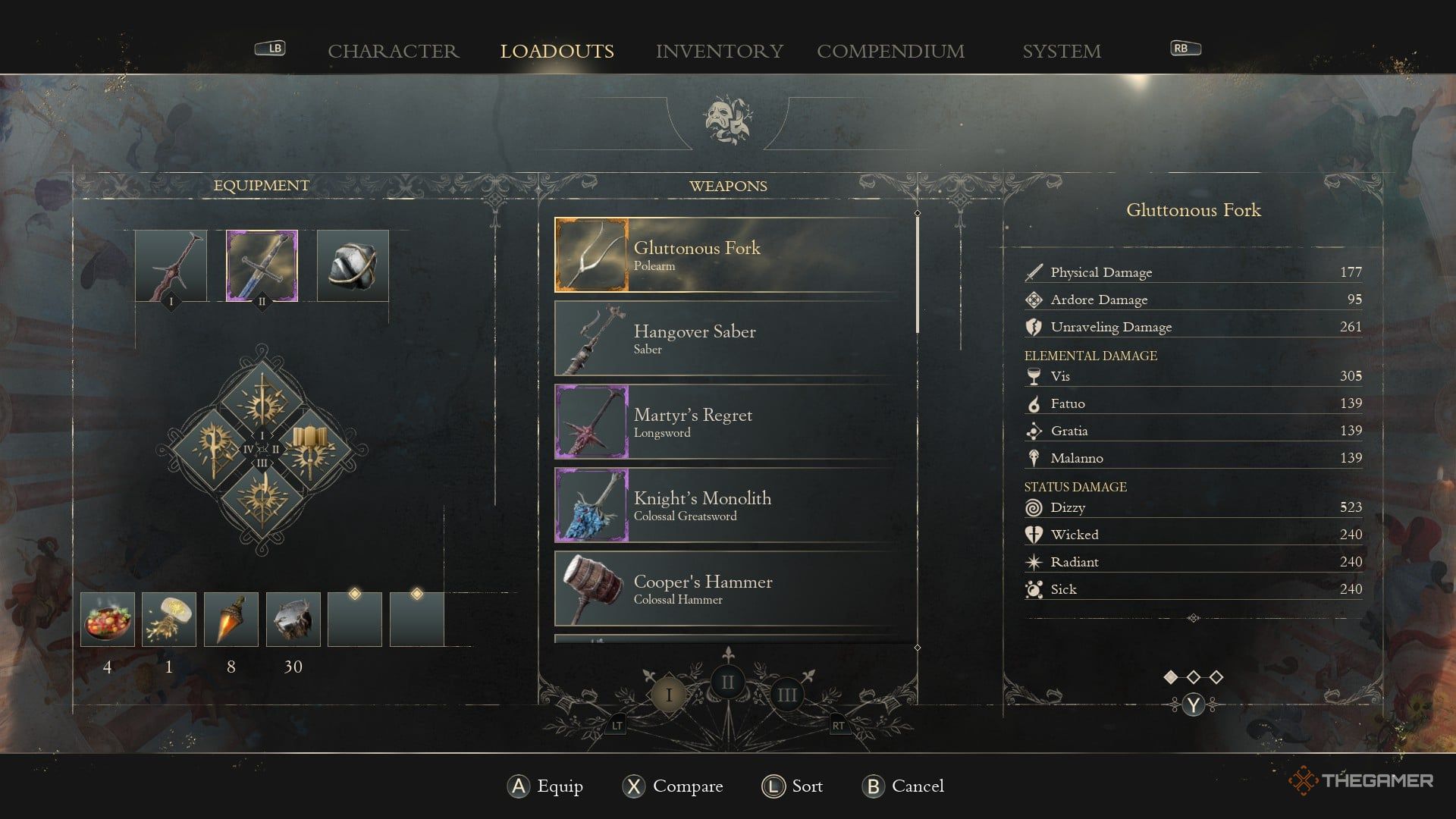Select the orange vial consumable slot
Screen dimensions: 1456x819
[x=231, y=620]
